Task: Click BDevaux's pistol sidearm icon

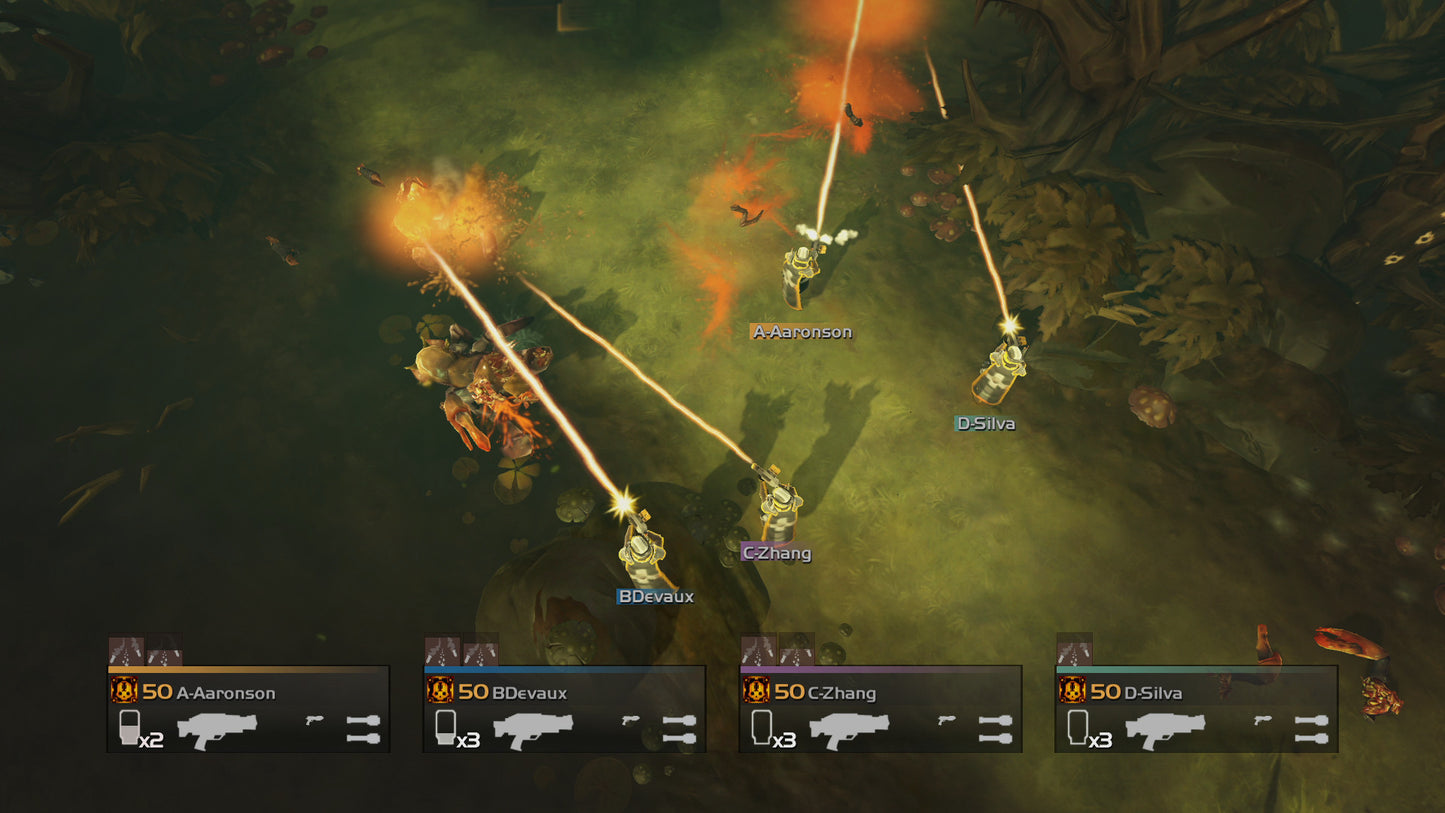Action: [x=628, y=721]
